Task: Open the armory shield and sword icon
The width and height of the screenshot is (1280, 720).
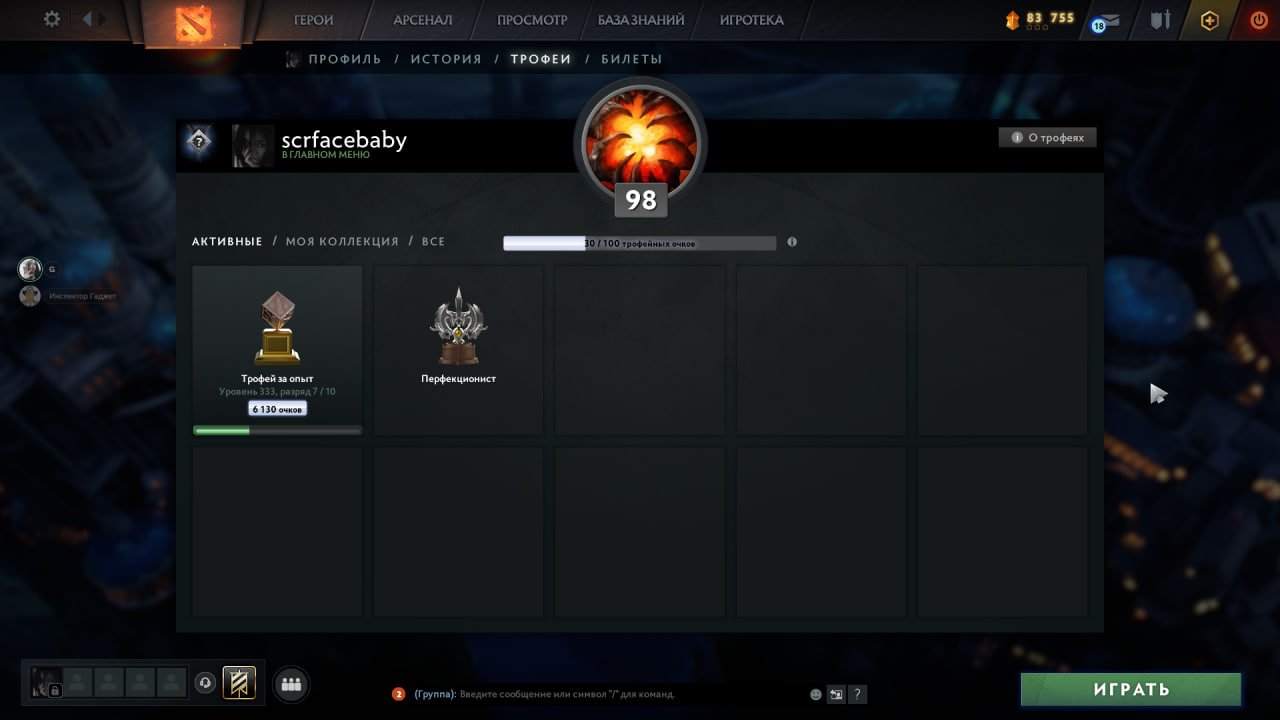Action: pos(1160,19)
